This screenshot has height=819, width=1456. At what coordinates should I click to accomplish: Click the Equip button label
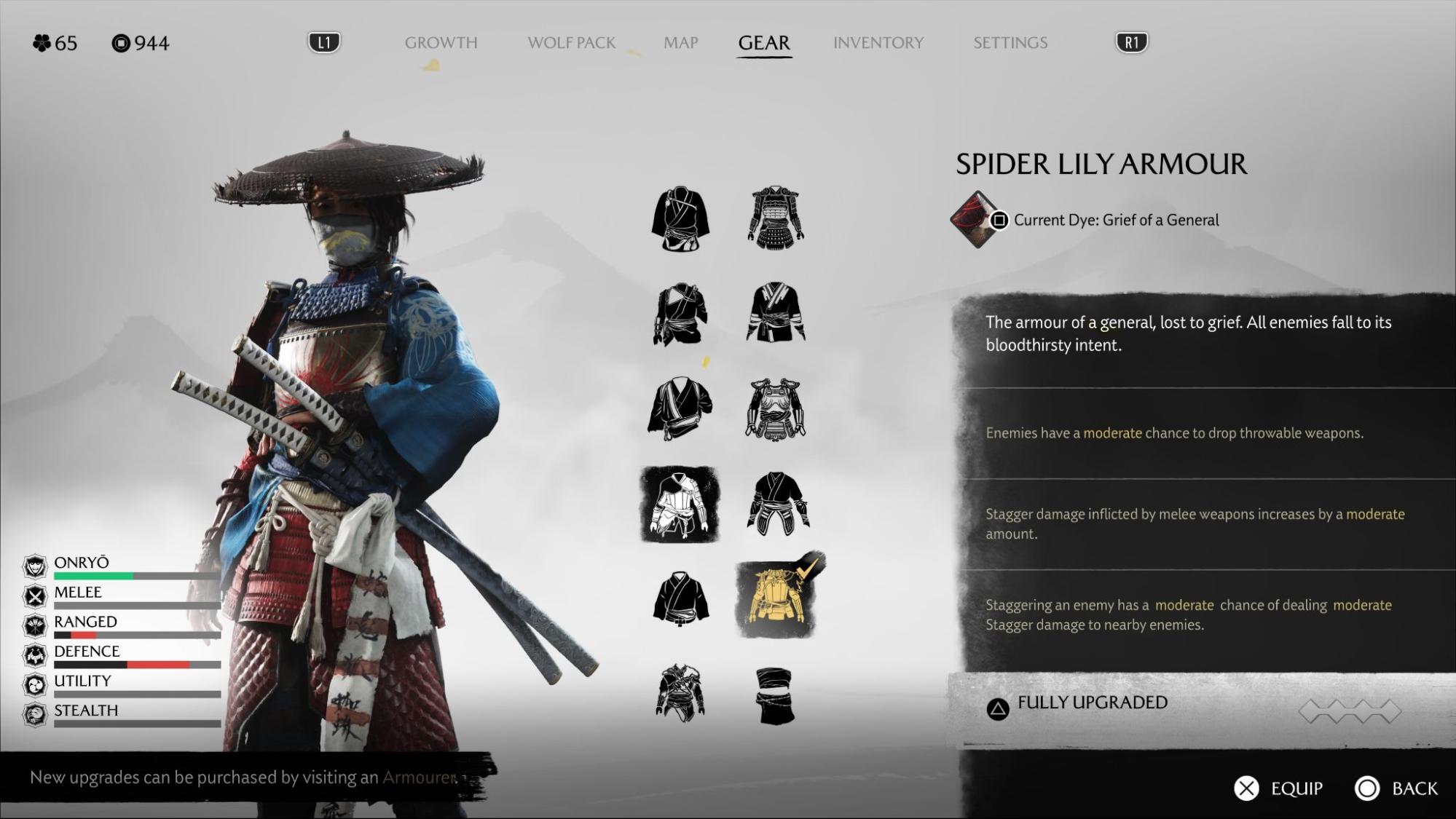(x=1296, y=788)
